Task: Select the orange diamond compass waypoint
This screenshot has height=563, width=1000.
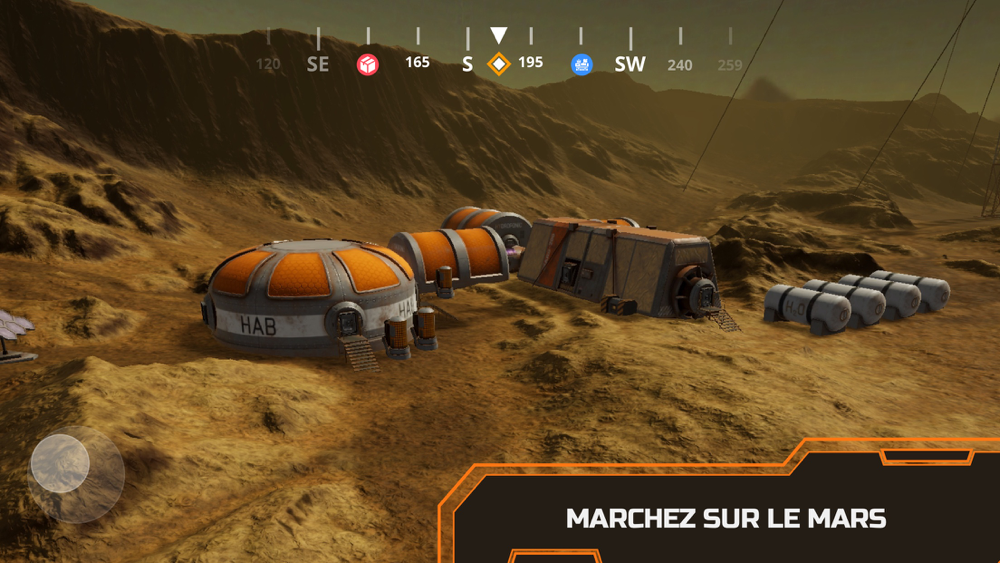Action: click(498, 64)
